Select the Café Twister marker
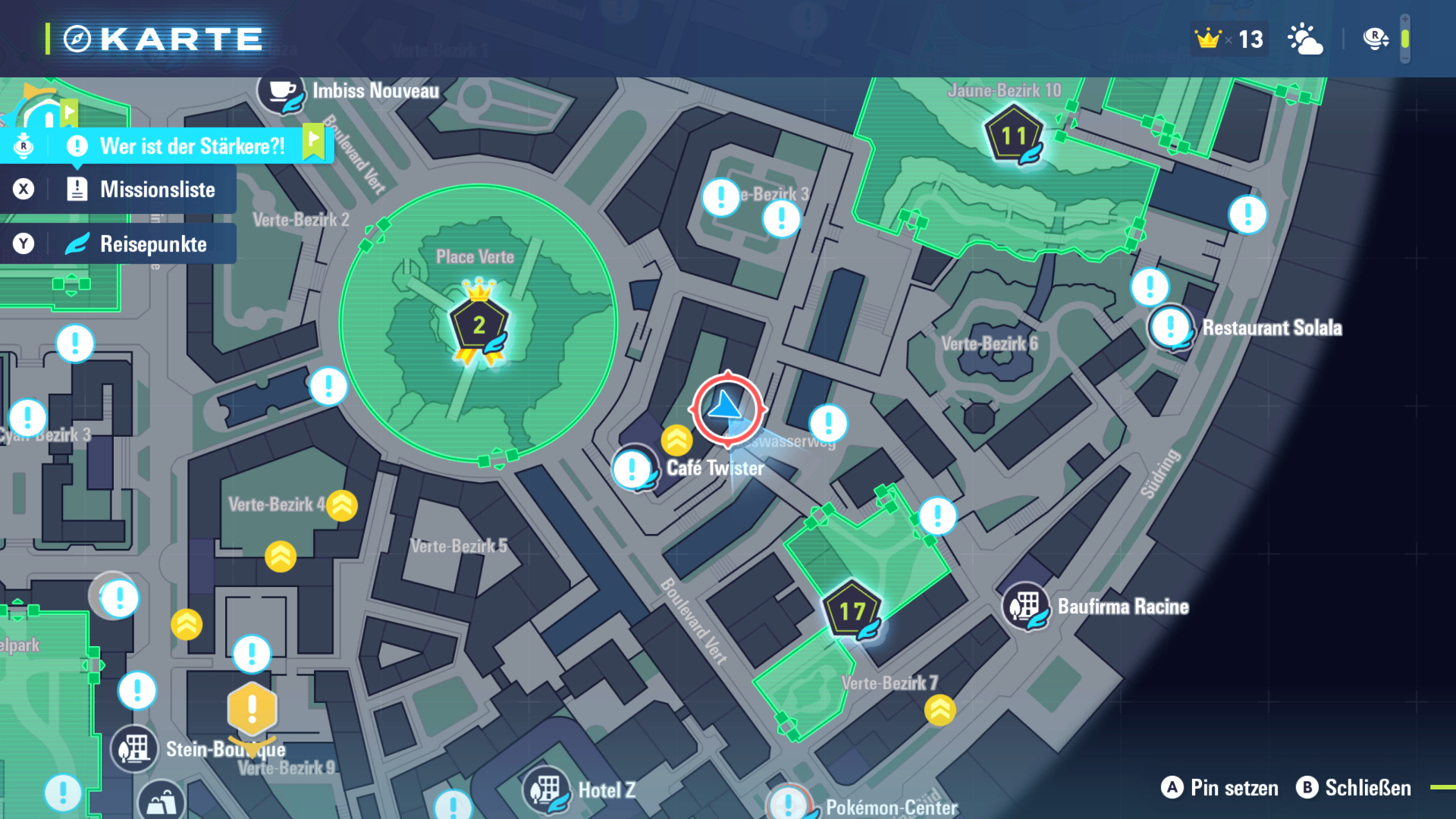Screen dimensions: 1456x819 pos(632,469)
